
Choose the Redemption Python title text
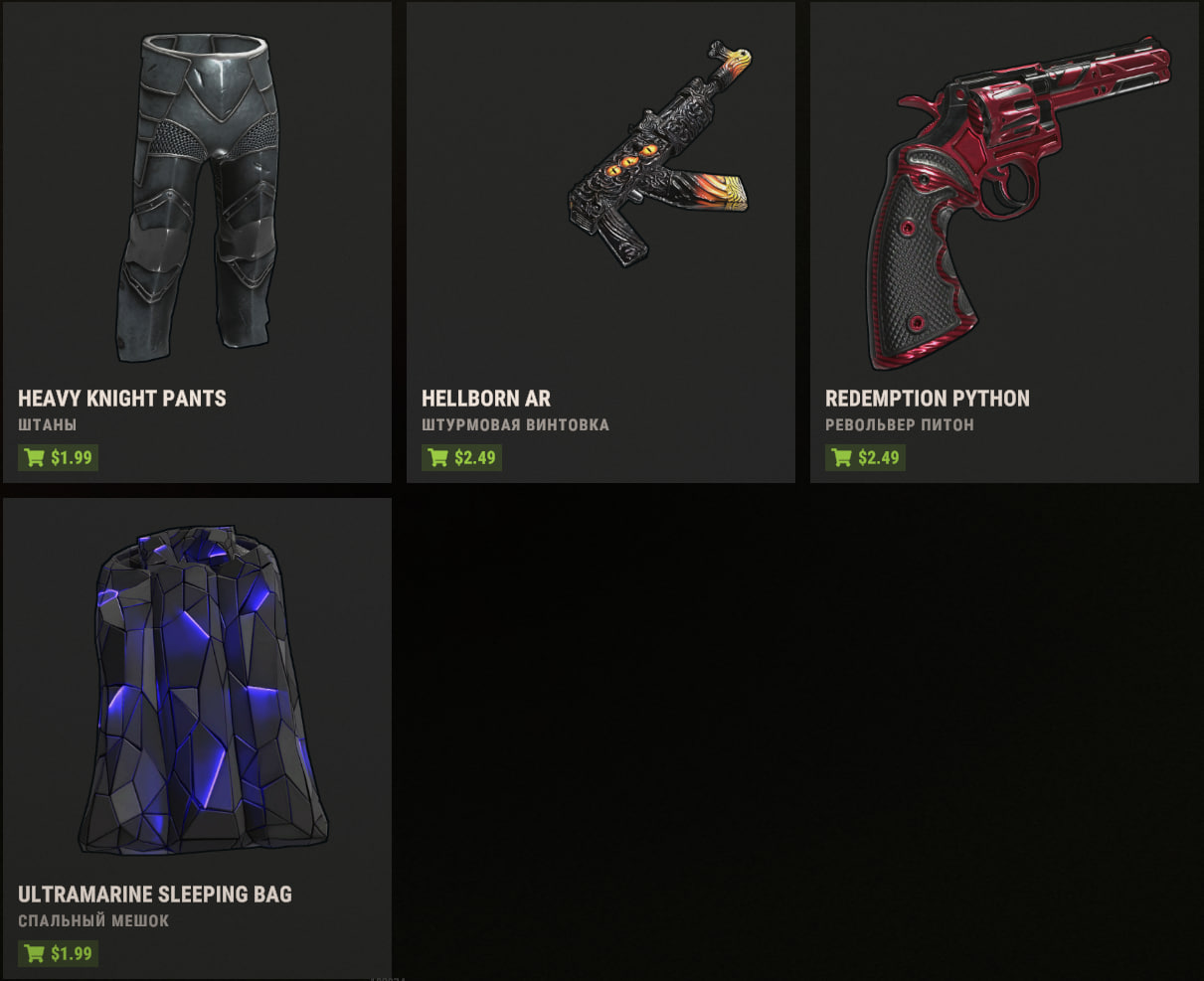coord(928,399)
